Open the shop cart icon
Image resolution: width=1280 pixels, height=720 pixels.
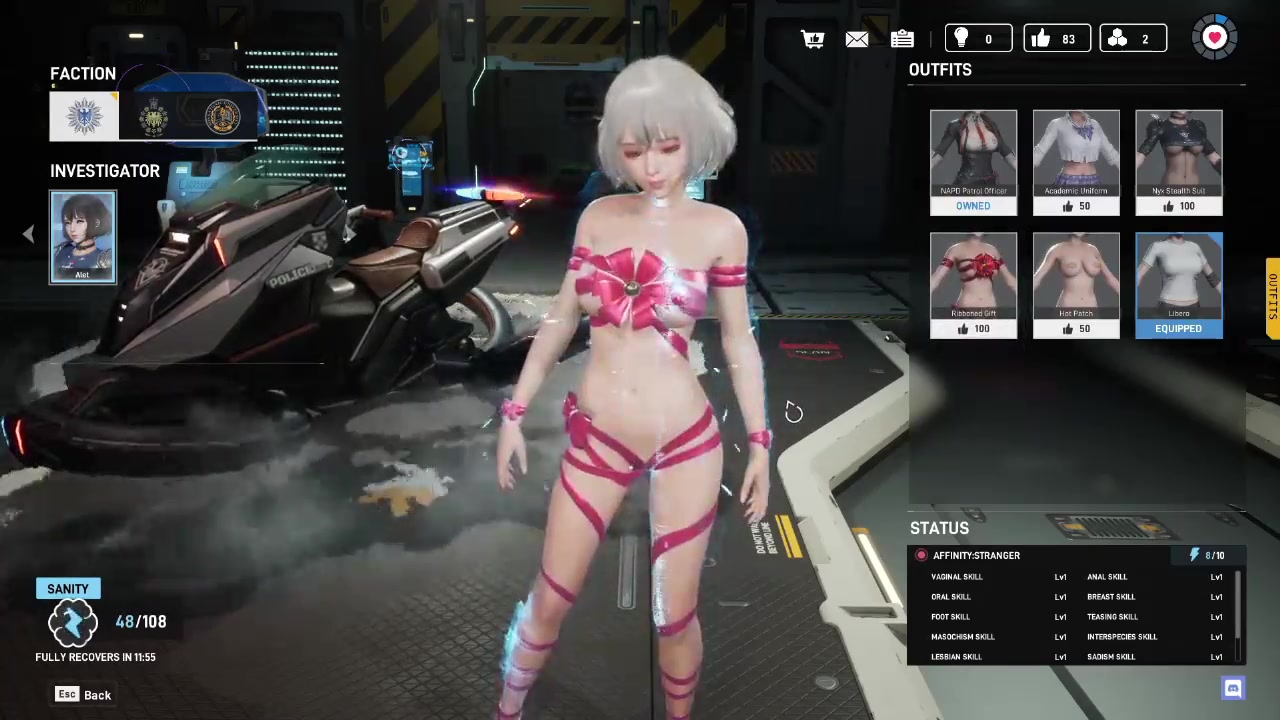813,39
